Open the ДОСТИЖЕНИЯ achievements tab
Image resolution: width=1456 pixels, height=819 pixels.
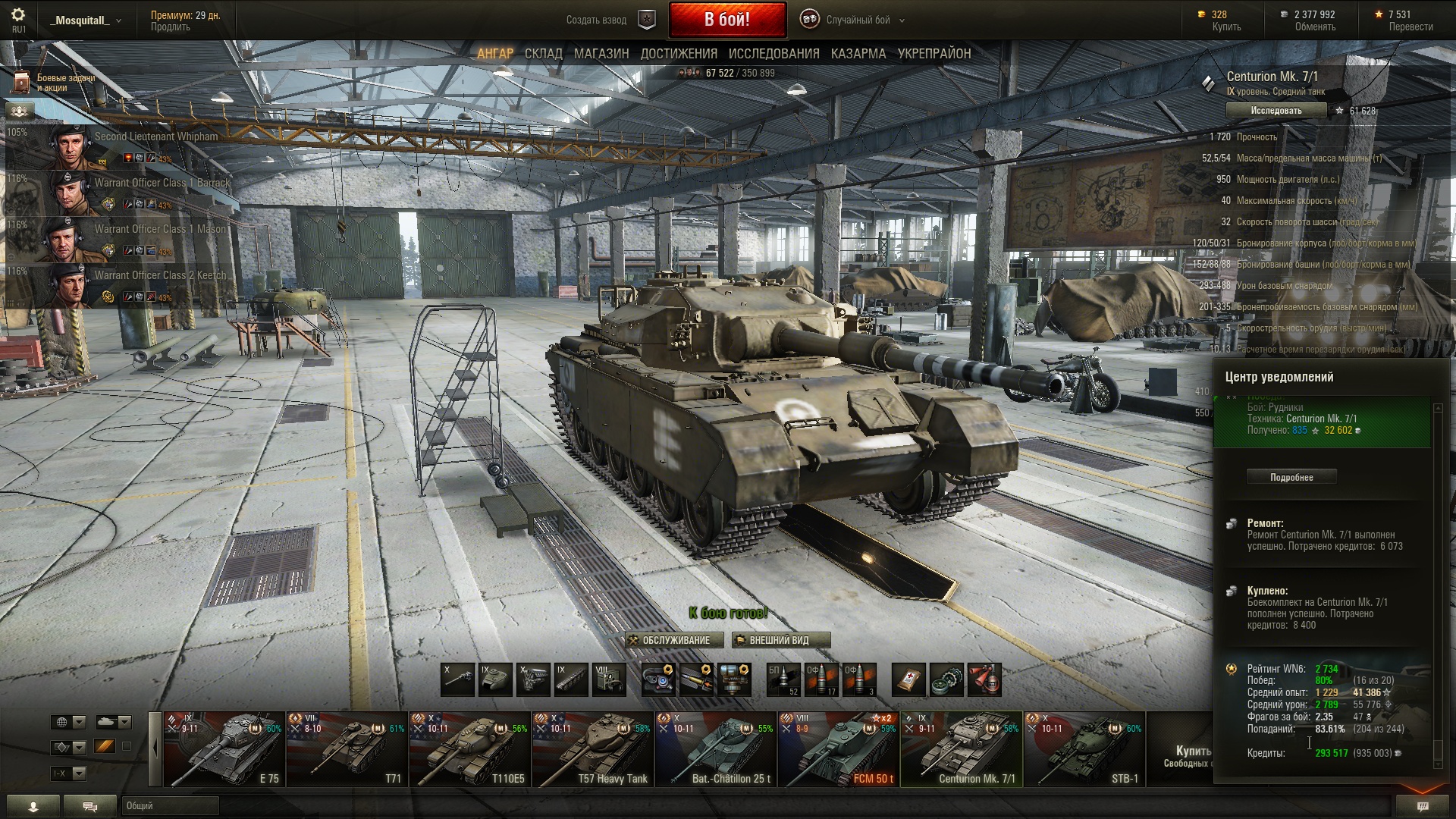tap(679, 54)
